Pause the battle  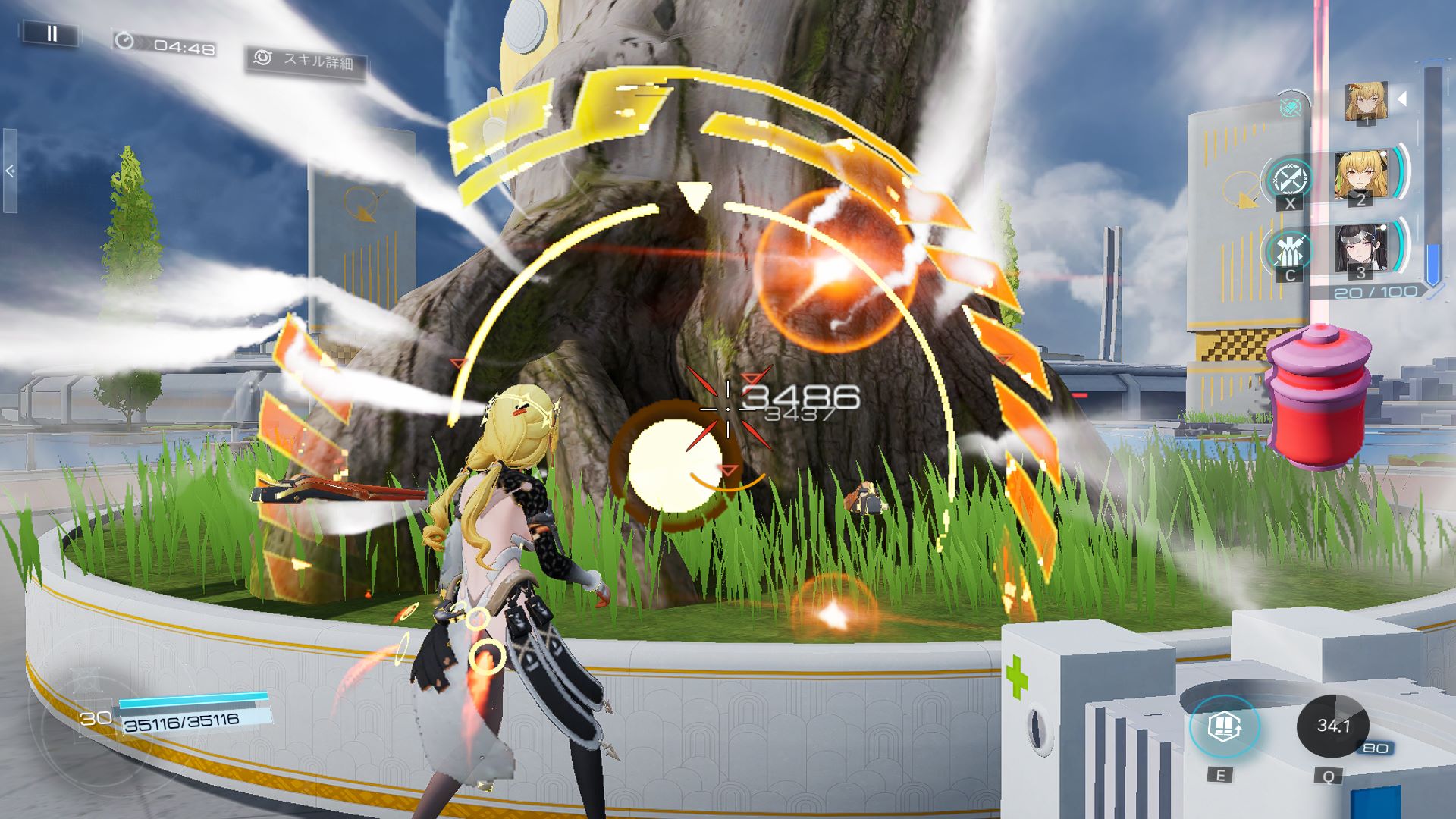(x=52, y=33)
